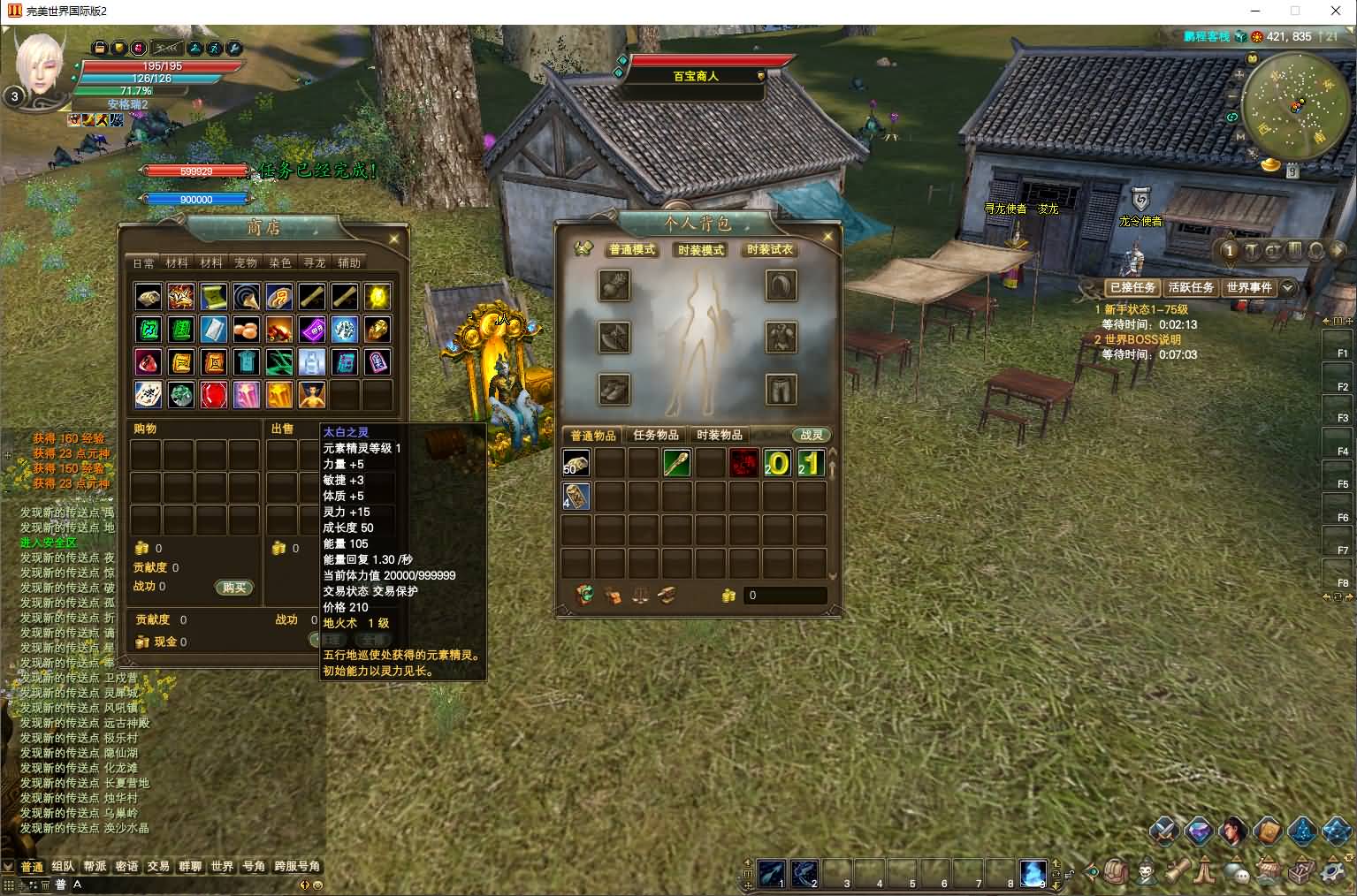This screenshot has width=1357, height=896.
Task: Open the 世界事件 tracker tab
Action: pos(1249,288)
